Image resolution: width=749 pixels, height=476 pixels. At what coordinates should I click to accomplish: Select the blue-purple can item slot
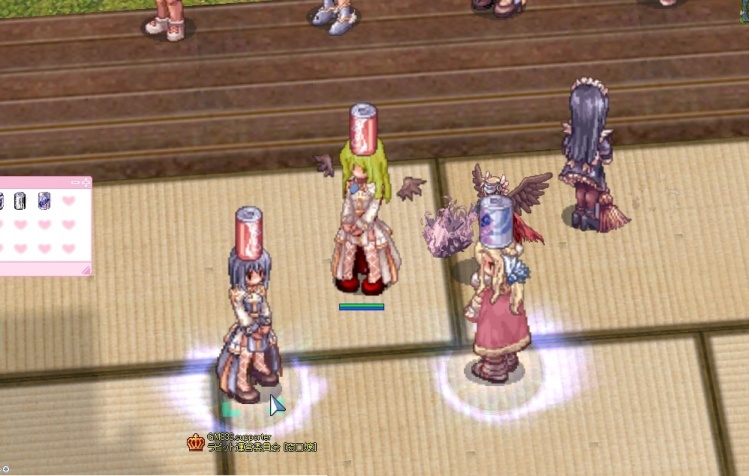click(45, 201)
